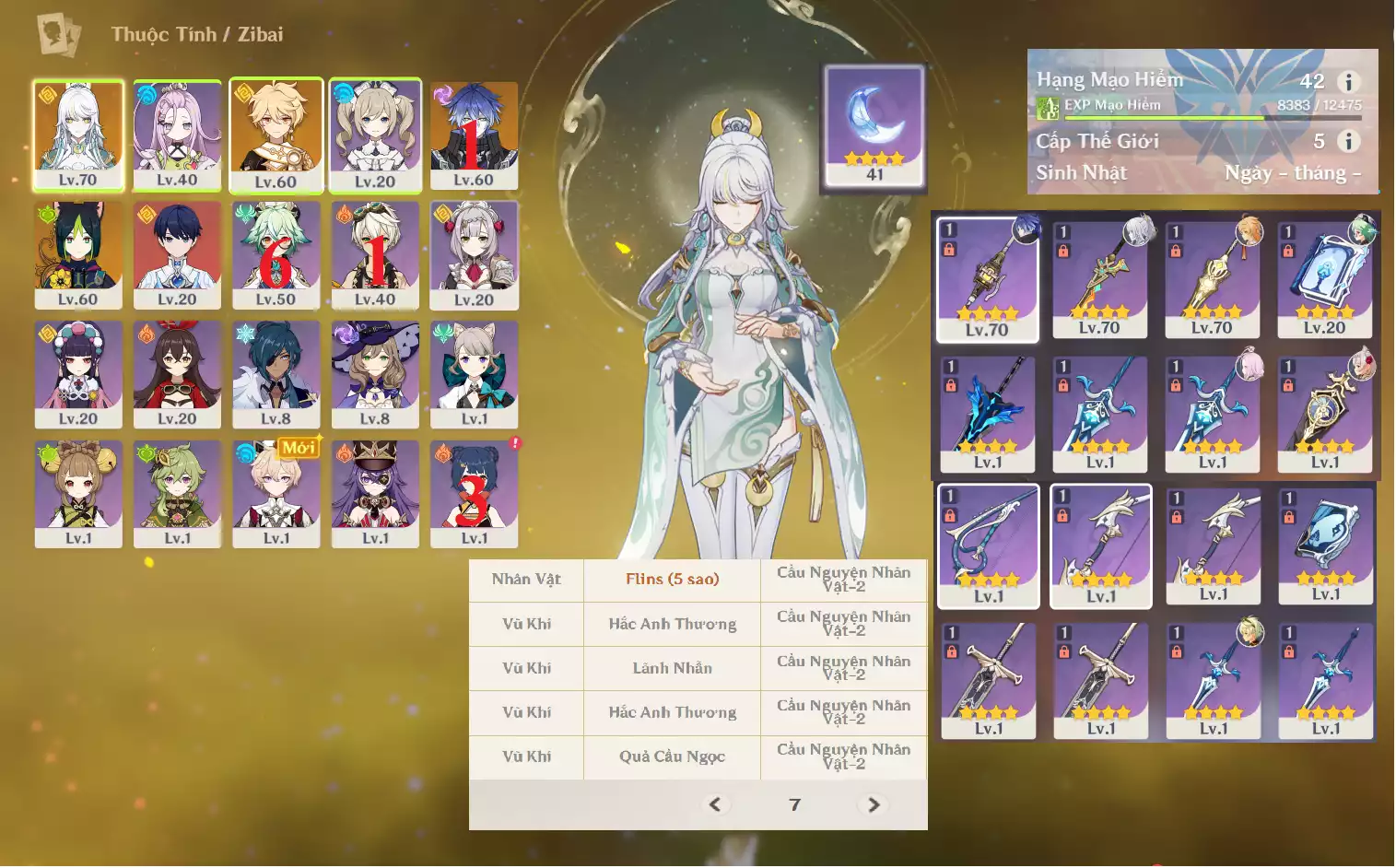Go to the next page of the table
1396x868 pixels.
(873, 805)
